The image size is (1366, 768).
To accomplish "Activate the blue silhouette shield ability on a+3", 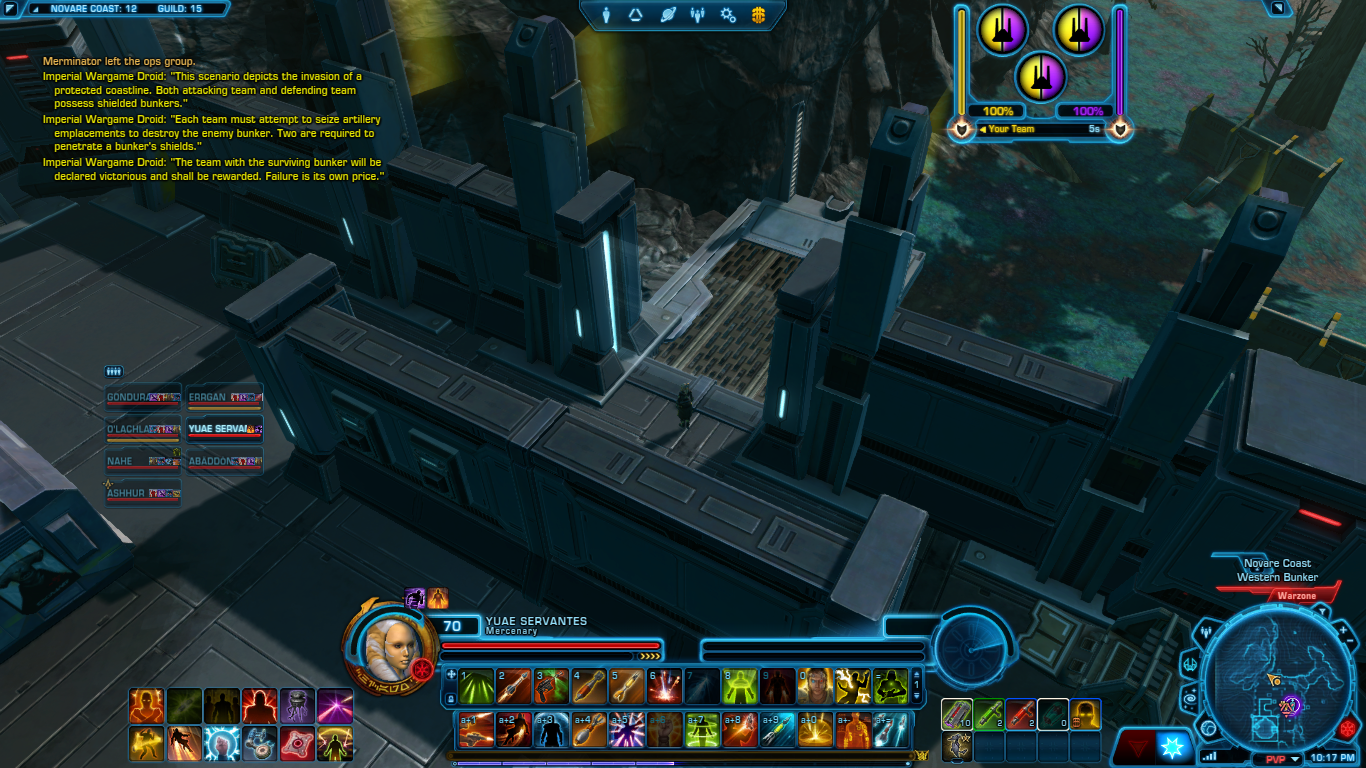I will pos(551,730).
